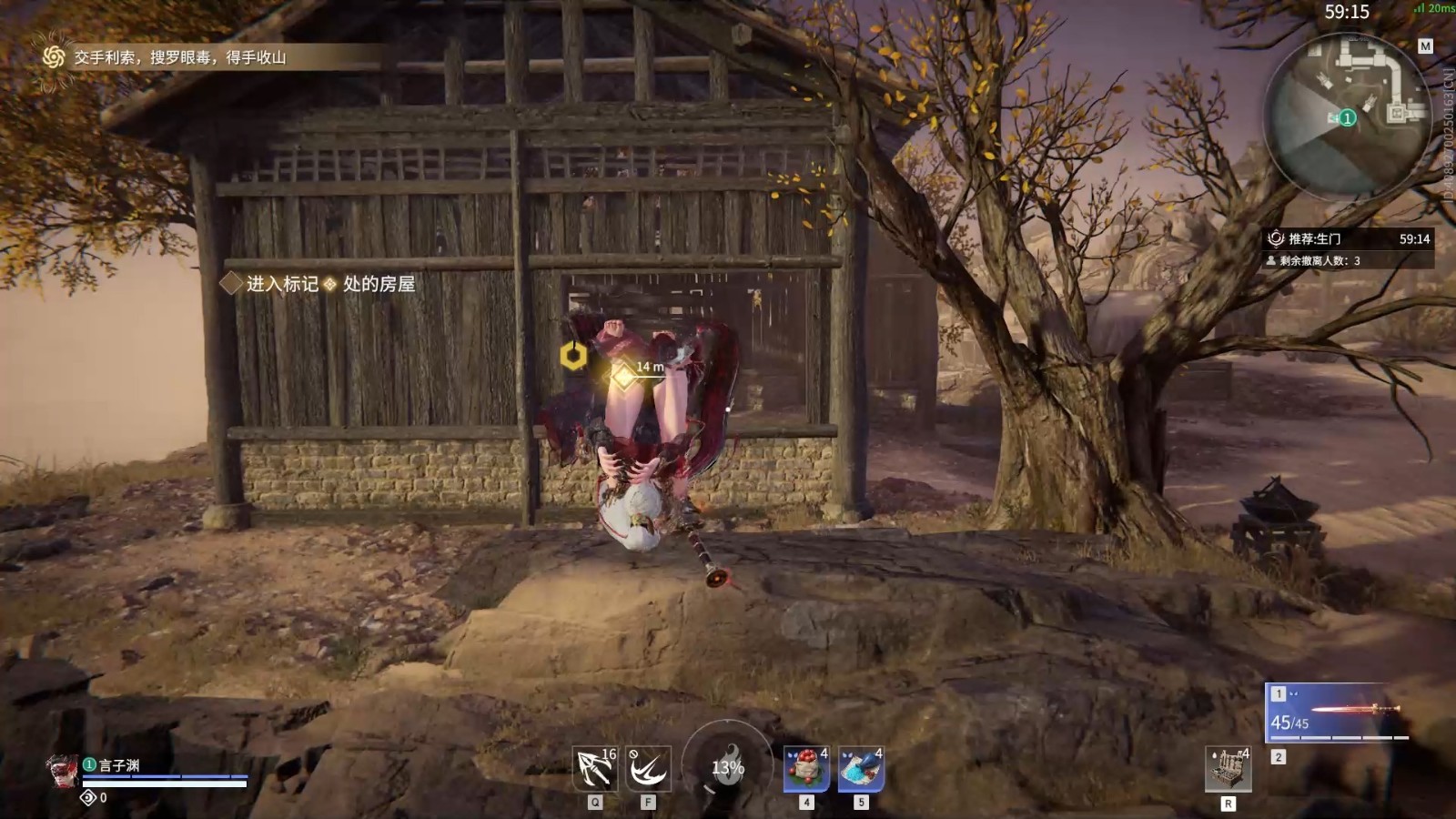Click the quest tracker 进入标记处的房屋
This screenshot has width=1456, height=819.
(329, 284)
